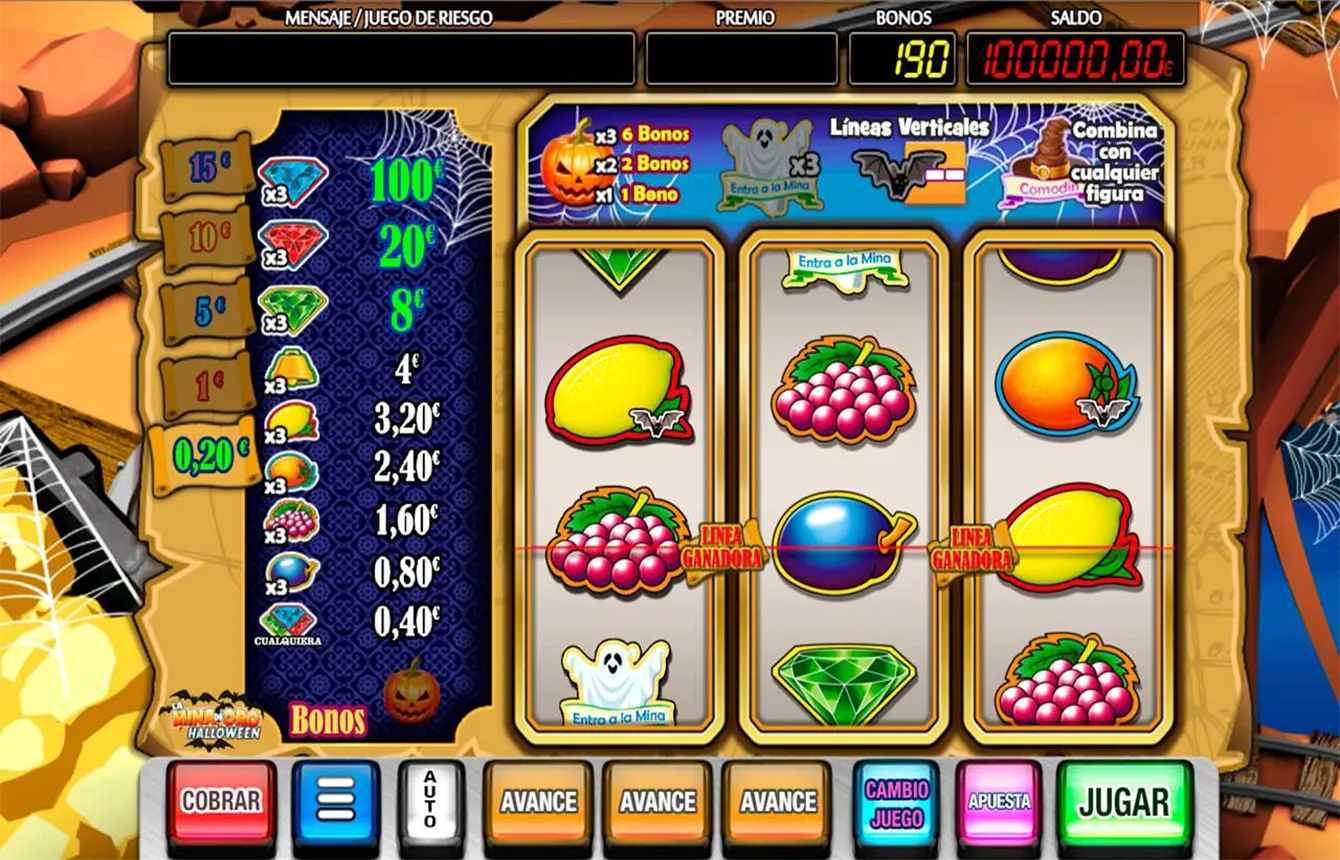Toggle the AUTO spin button
This screenshot has width=1340, height=860.
(431, 802)
